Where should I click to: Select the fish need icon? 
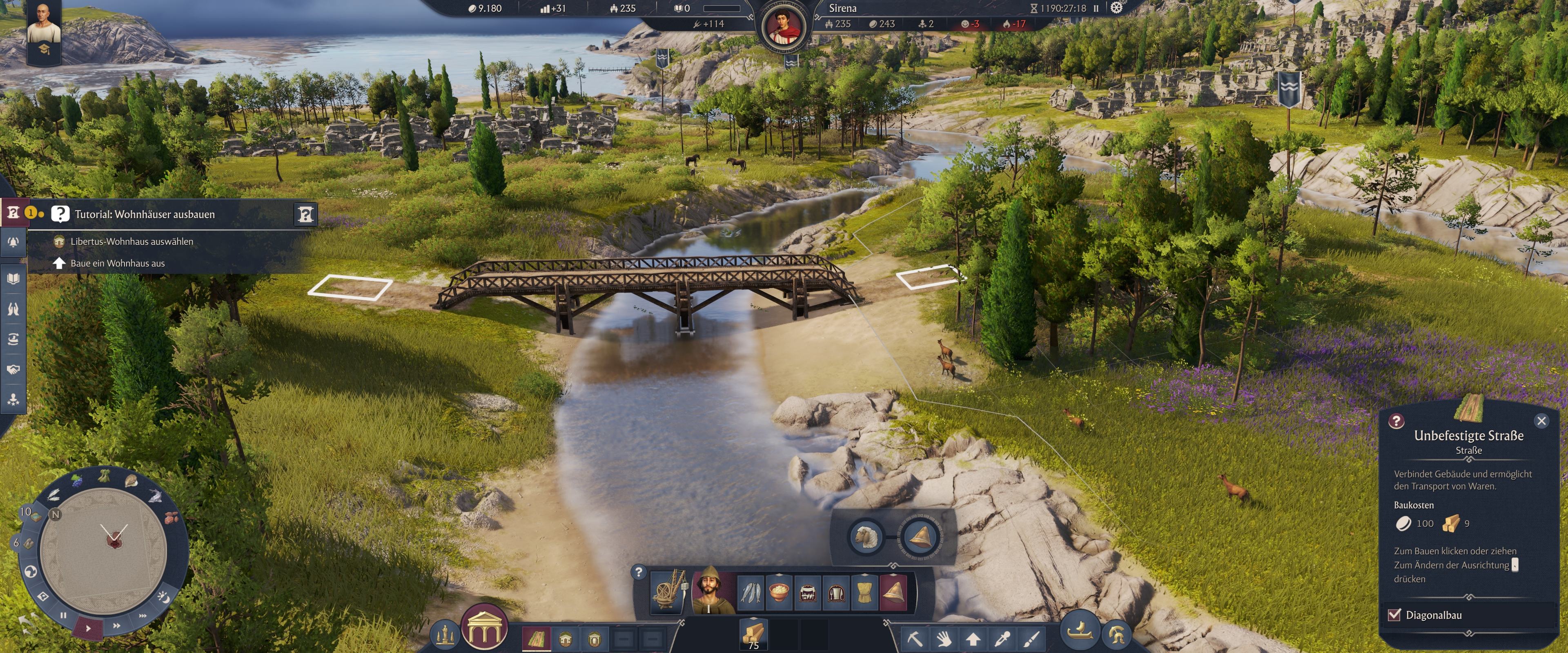point(751,592)
